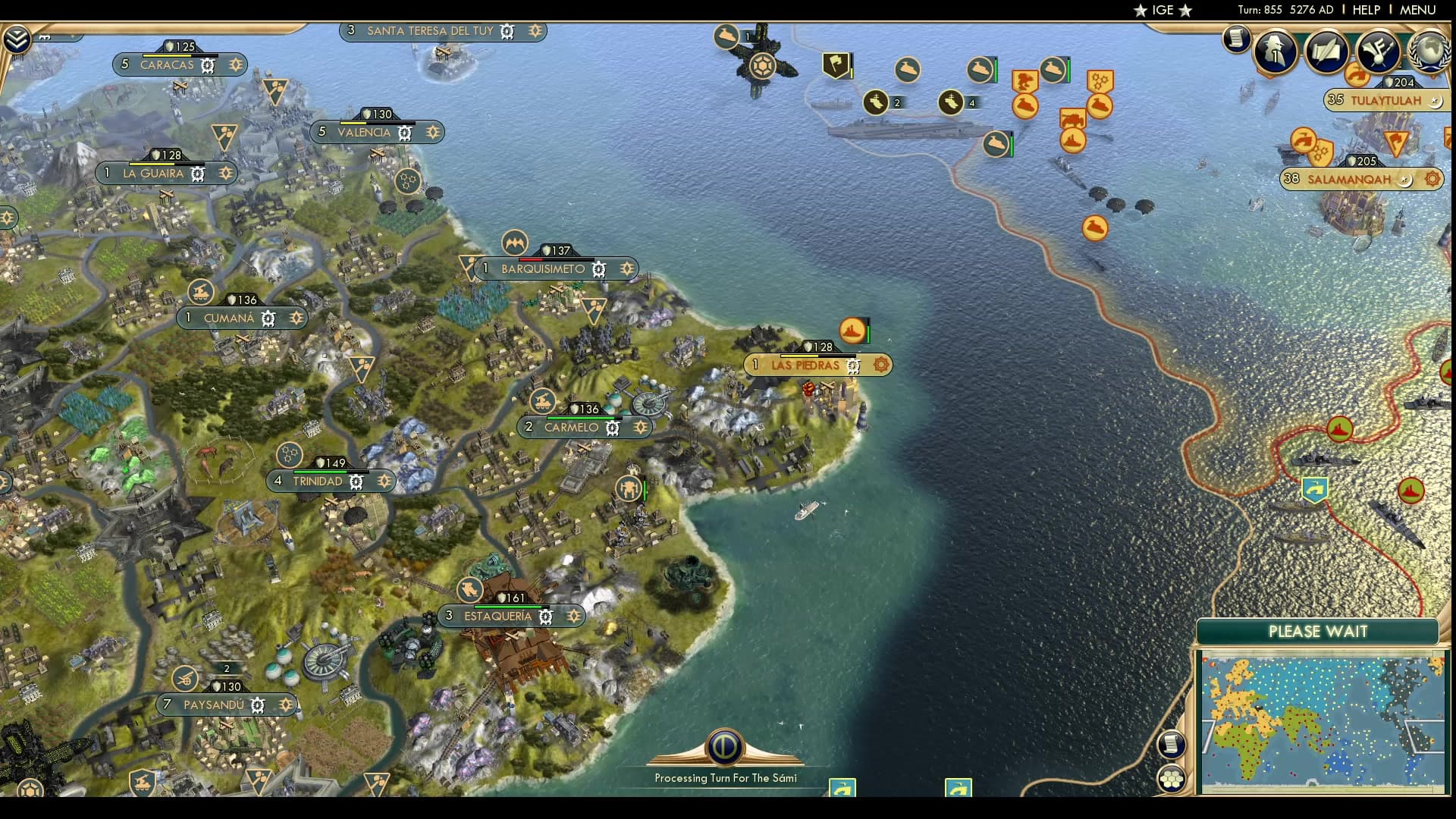Select the city banner for Barquisimeto

pyautogui.click(x=541, y=268)
